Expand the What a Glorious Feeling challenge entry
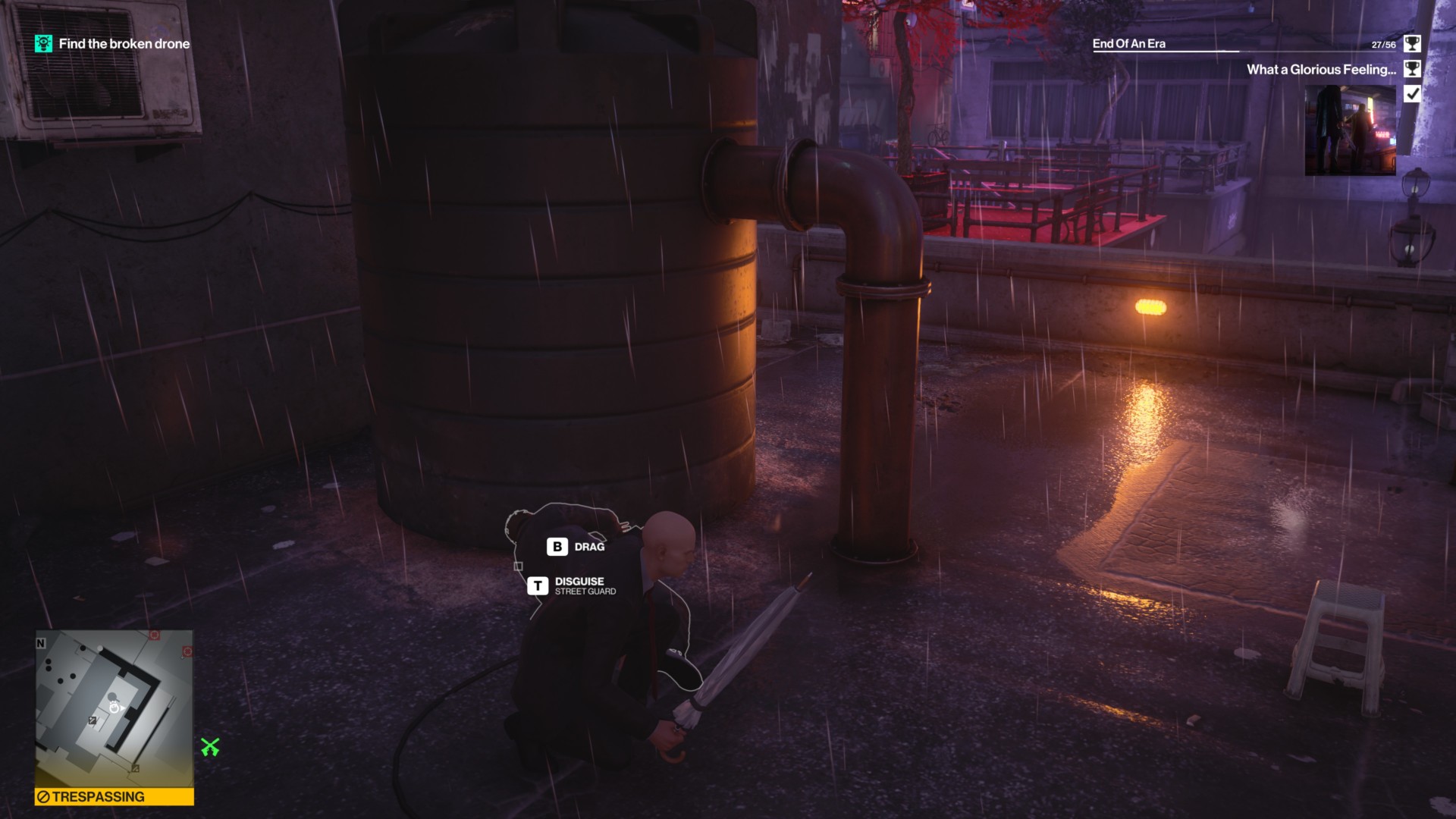This screenshot has height=819, width=1456. pos(1321,68)
